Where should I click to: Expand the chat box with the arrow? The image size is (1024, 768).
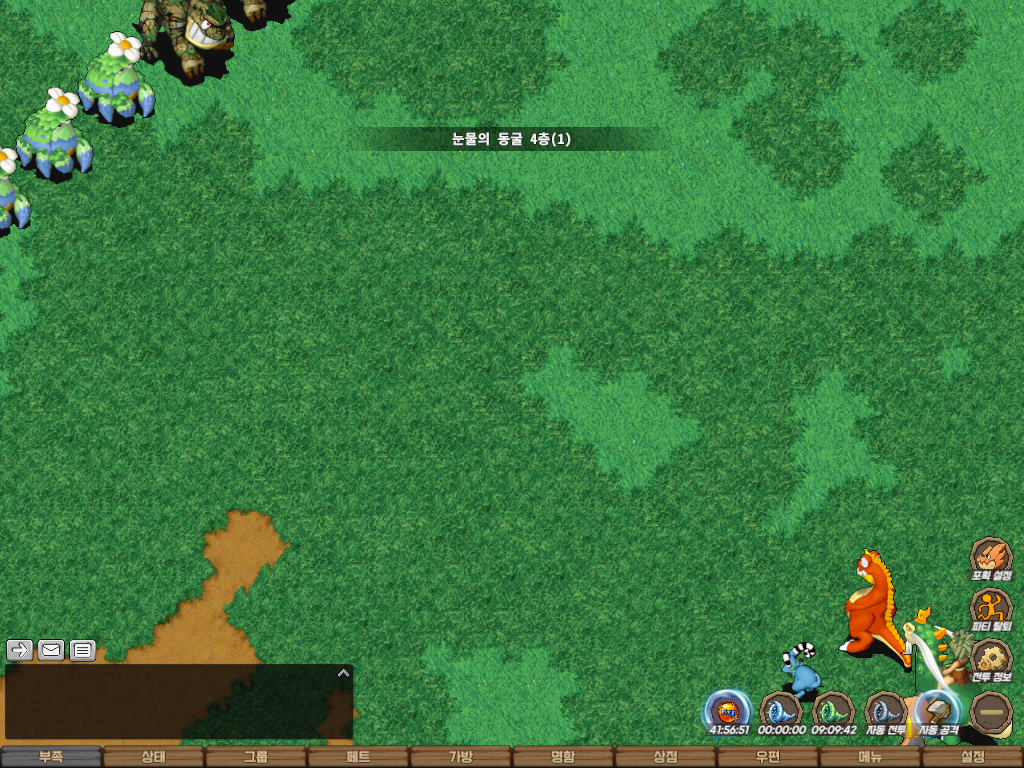pyautogui.click(x=343, y=673)
